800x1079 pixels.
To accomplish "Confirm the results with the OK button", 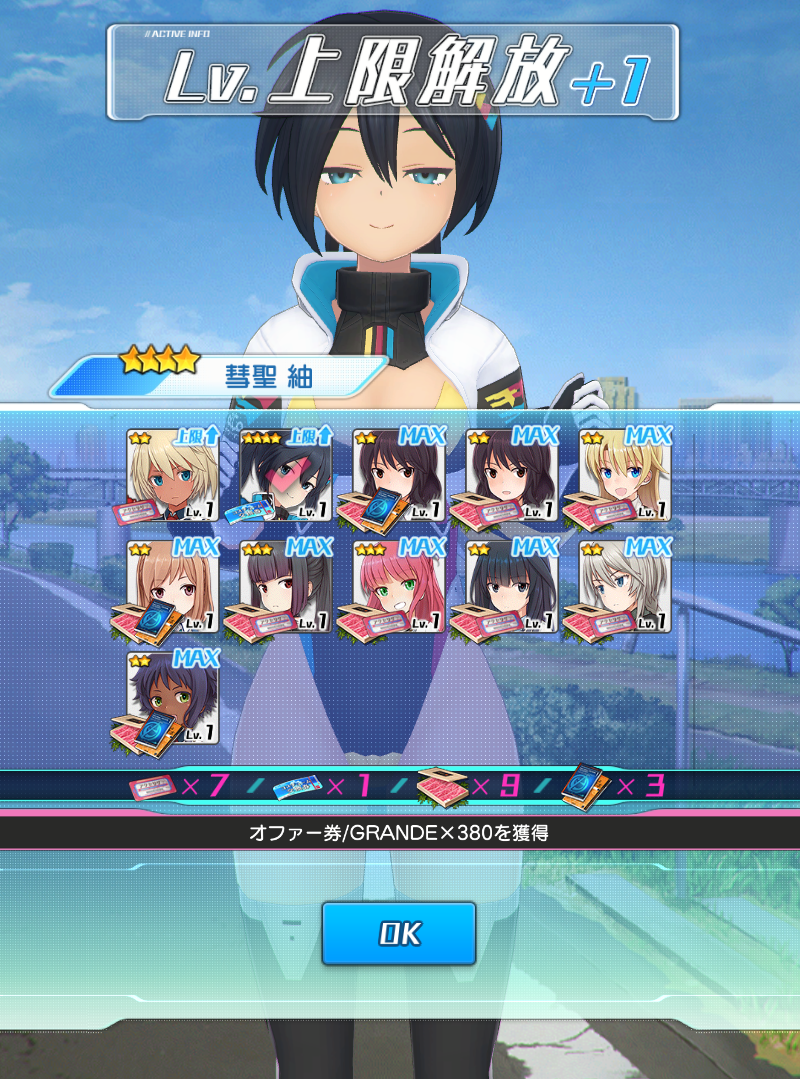I will pos(398,933).
